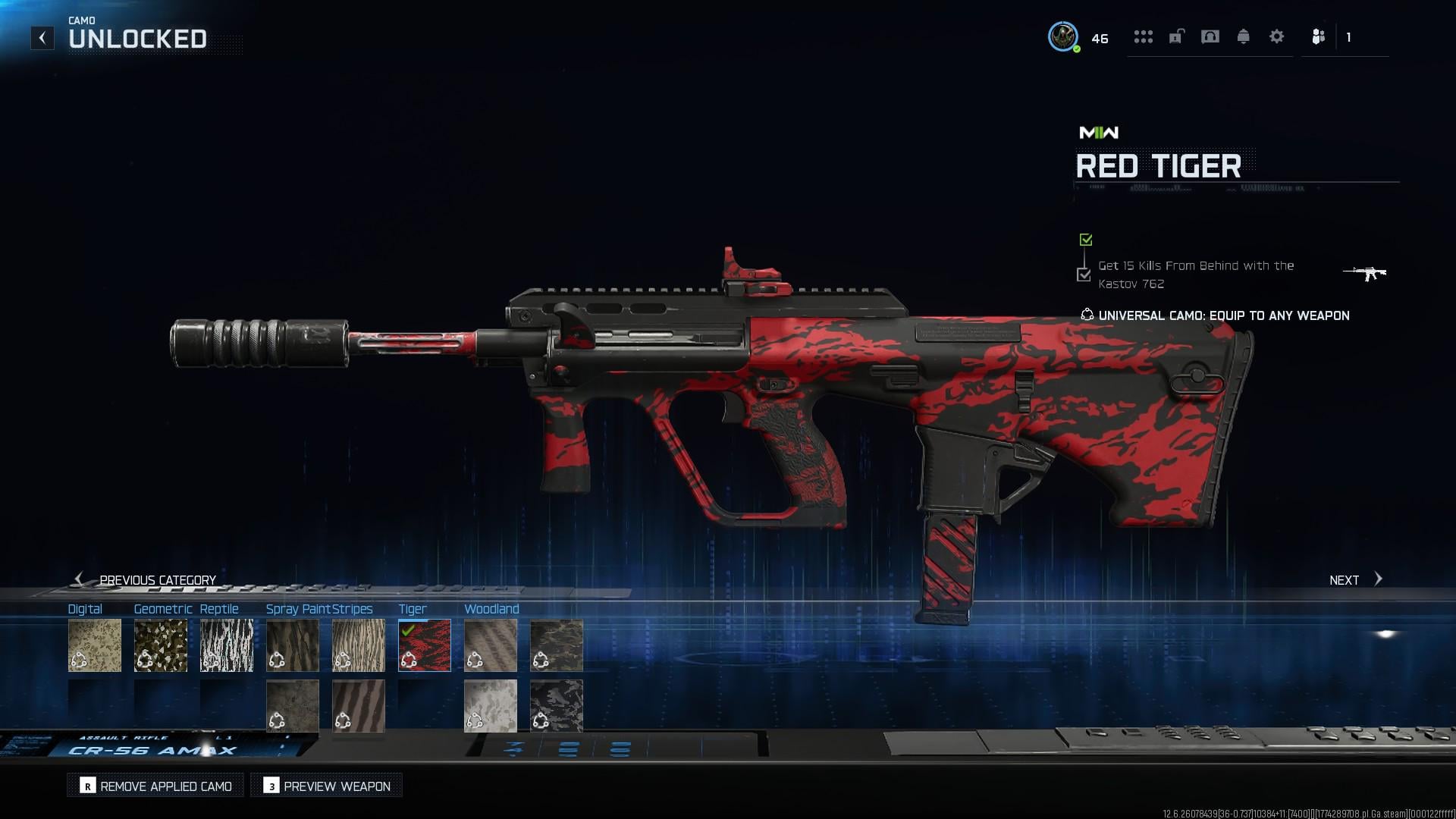Screen dimensions: 1456x819
Task: Open the header icon beside the bell
Action: [x=1210, y=36]
